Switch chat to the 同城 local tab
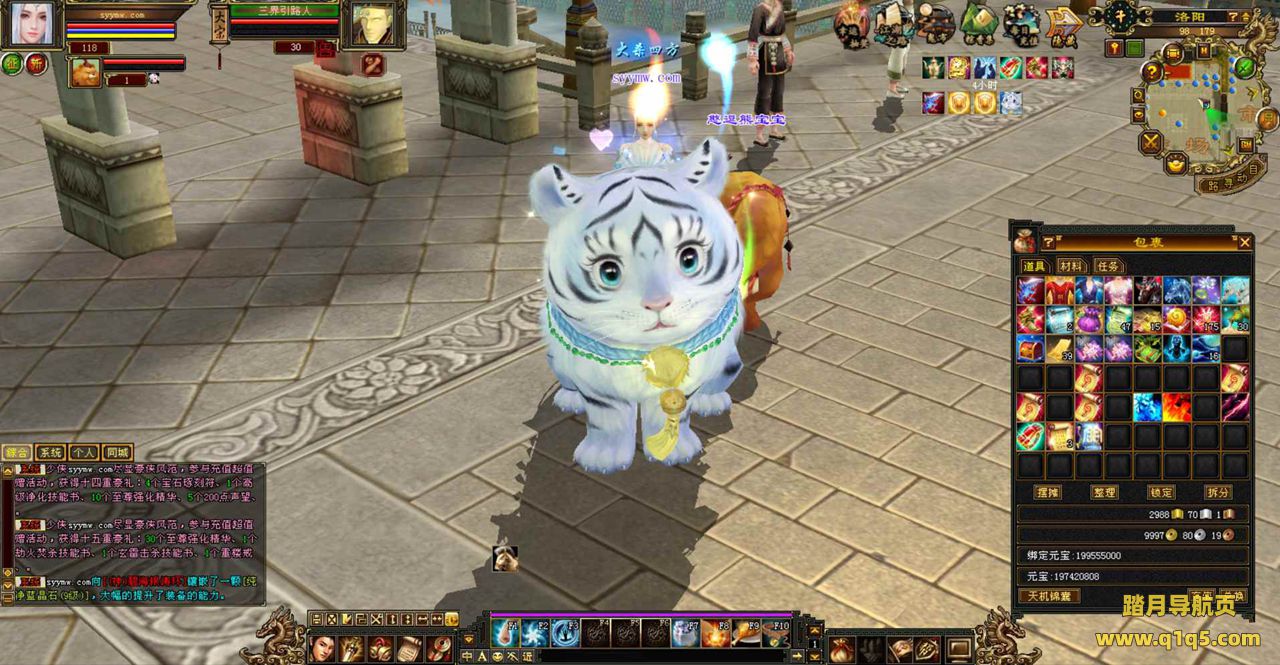This screenshot has width=1280, height=665. point(118,453)
